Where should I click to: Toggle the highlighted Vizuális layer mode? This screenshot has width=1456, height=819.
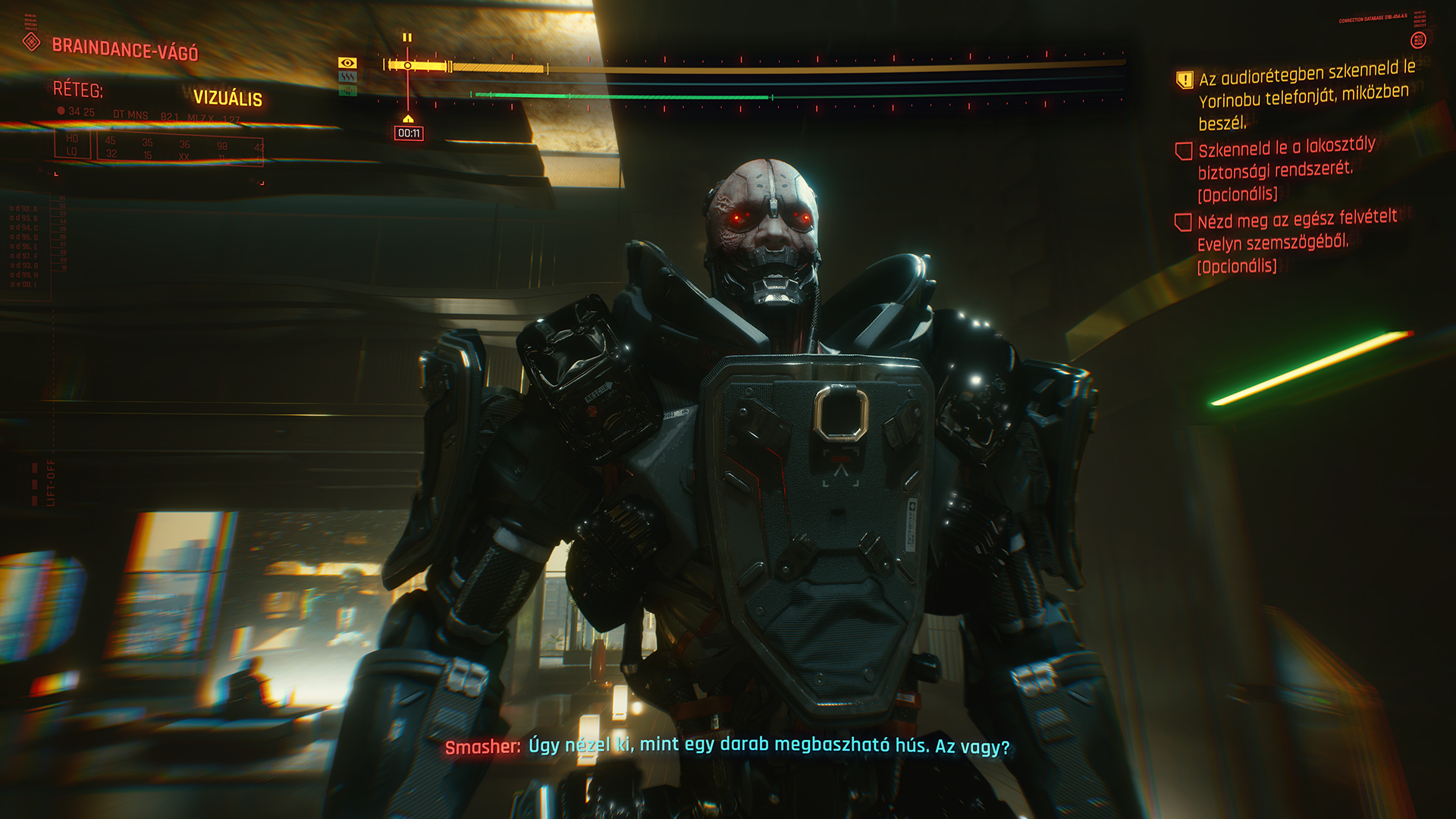(230, 96)
